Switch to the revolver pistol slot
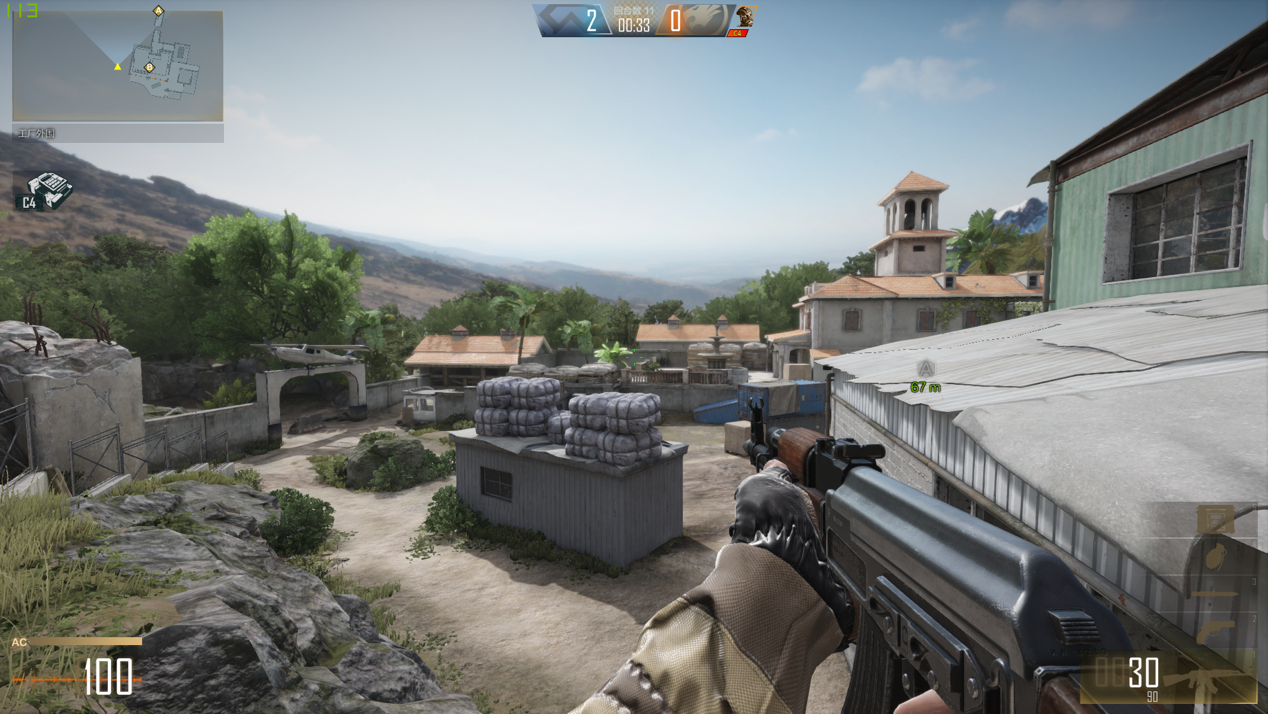This screenshot has width=1268, height=714. click(1216, 631)
